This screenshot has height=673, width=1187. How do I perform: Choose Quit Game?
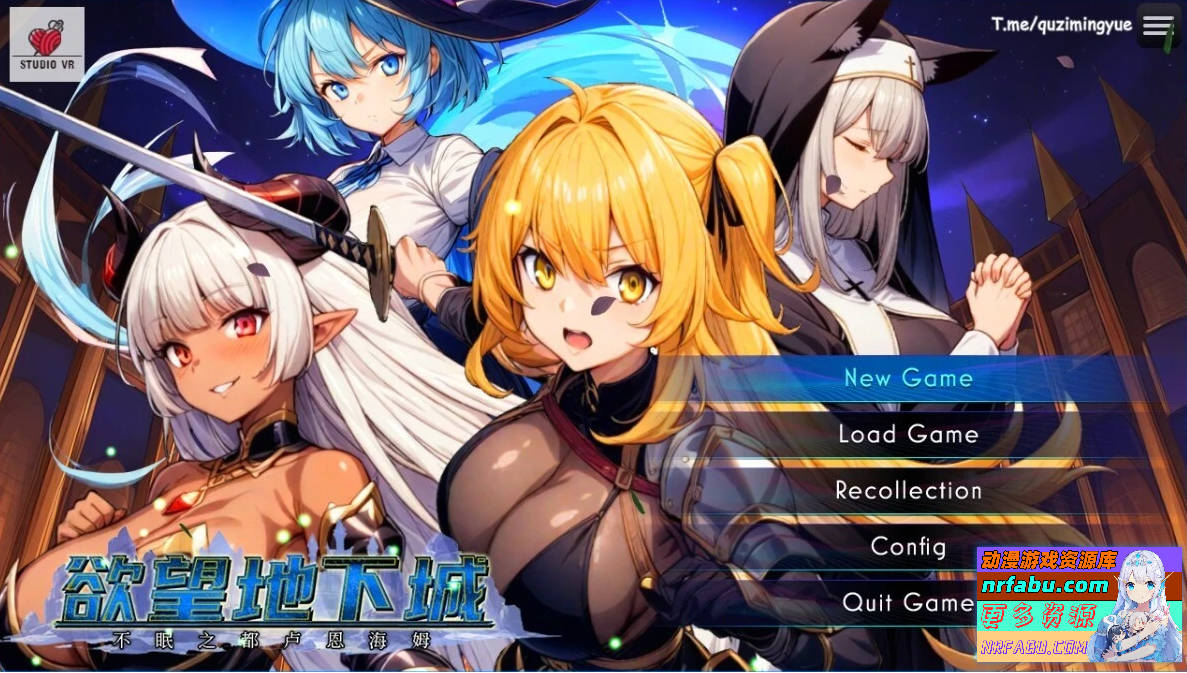point(908,602)
